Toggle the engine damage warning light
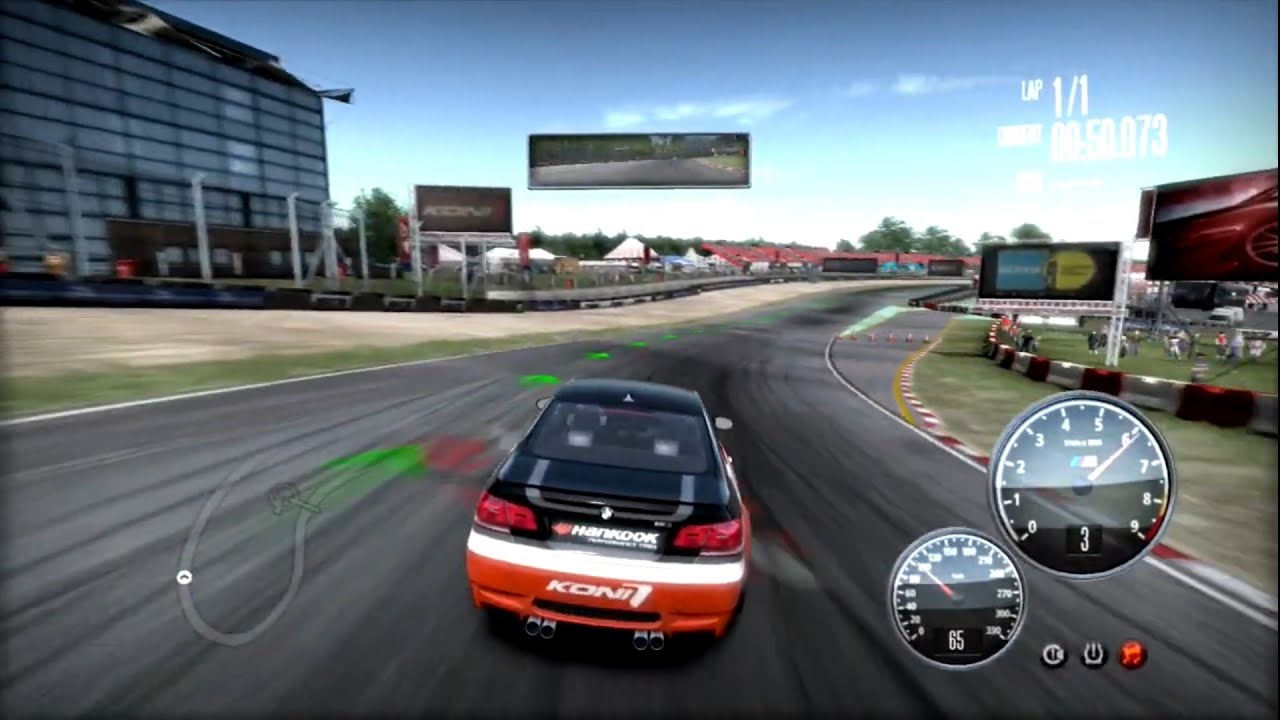The image size is (1280, 720). click(1132, 653)
